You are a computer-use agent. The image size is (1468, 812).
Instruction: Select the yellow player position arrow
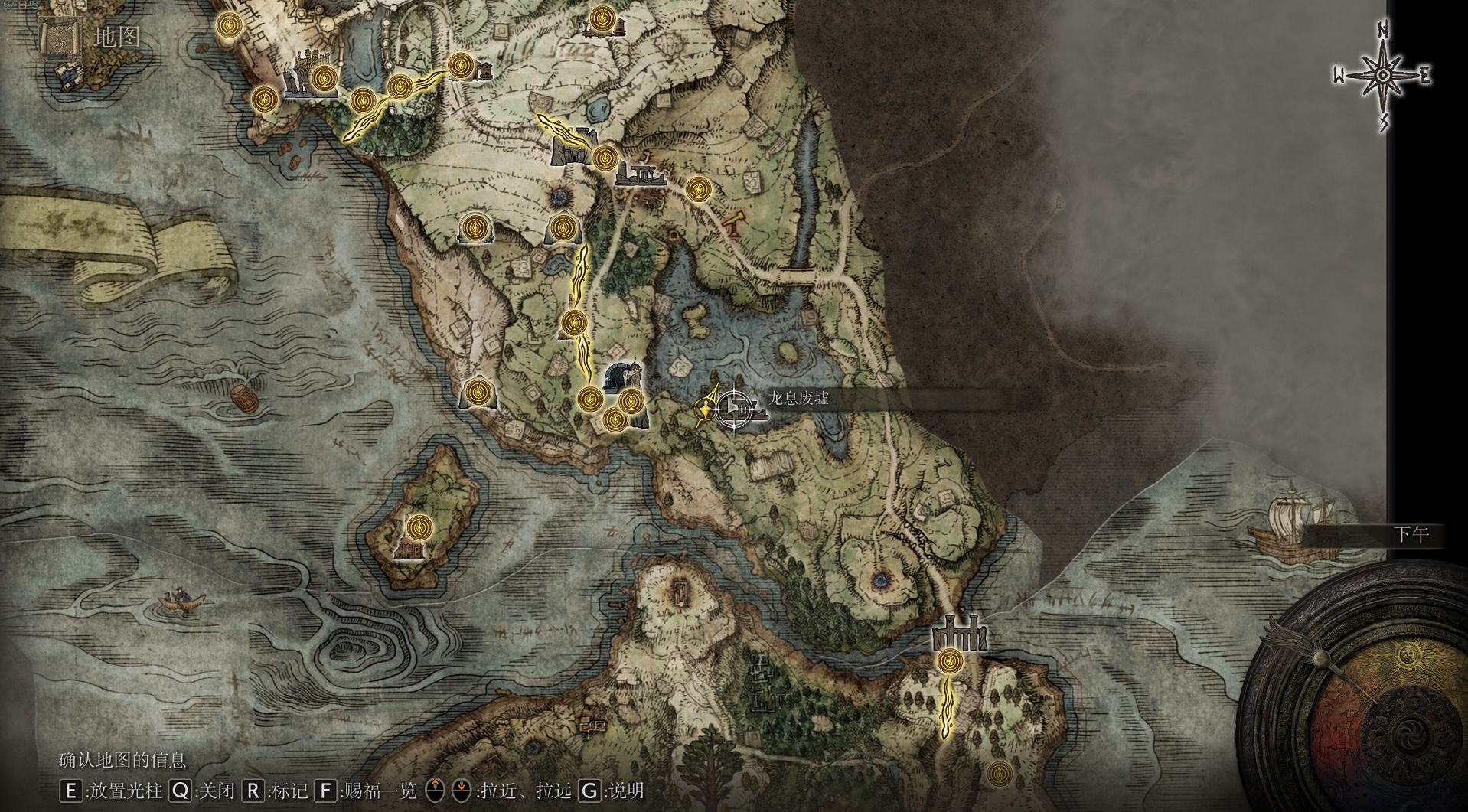(704, 406)
